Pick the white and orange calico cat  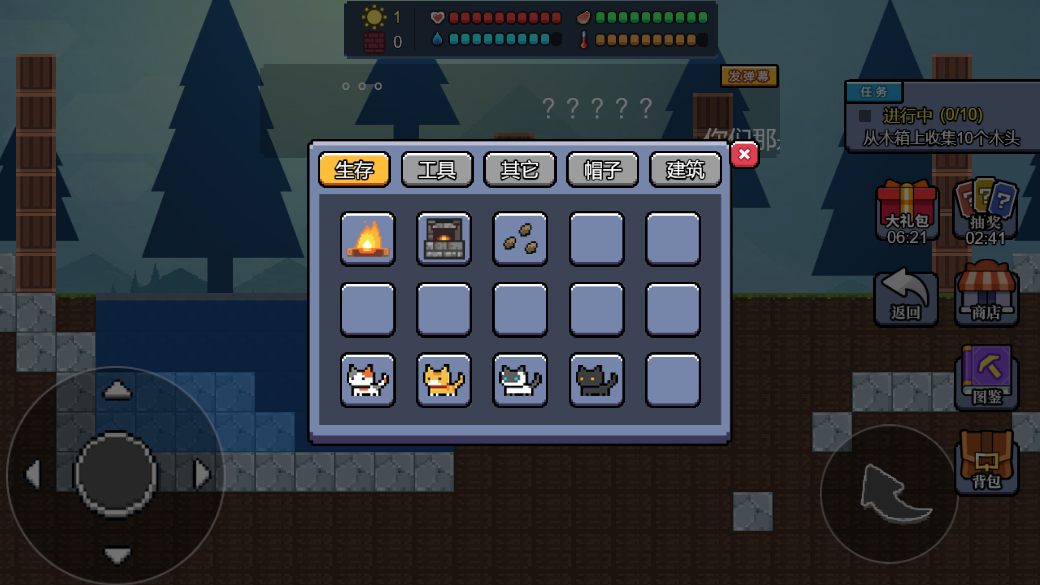[368, 380]
